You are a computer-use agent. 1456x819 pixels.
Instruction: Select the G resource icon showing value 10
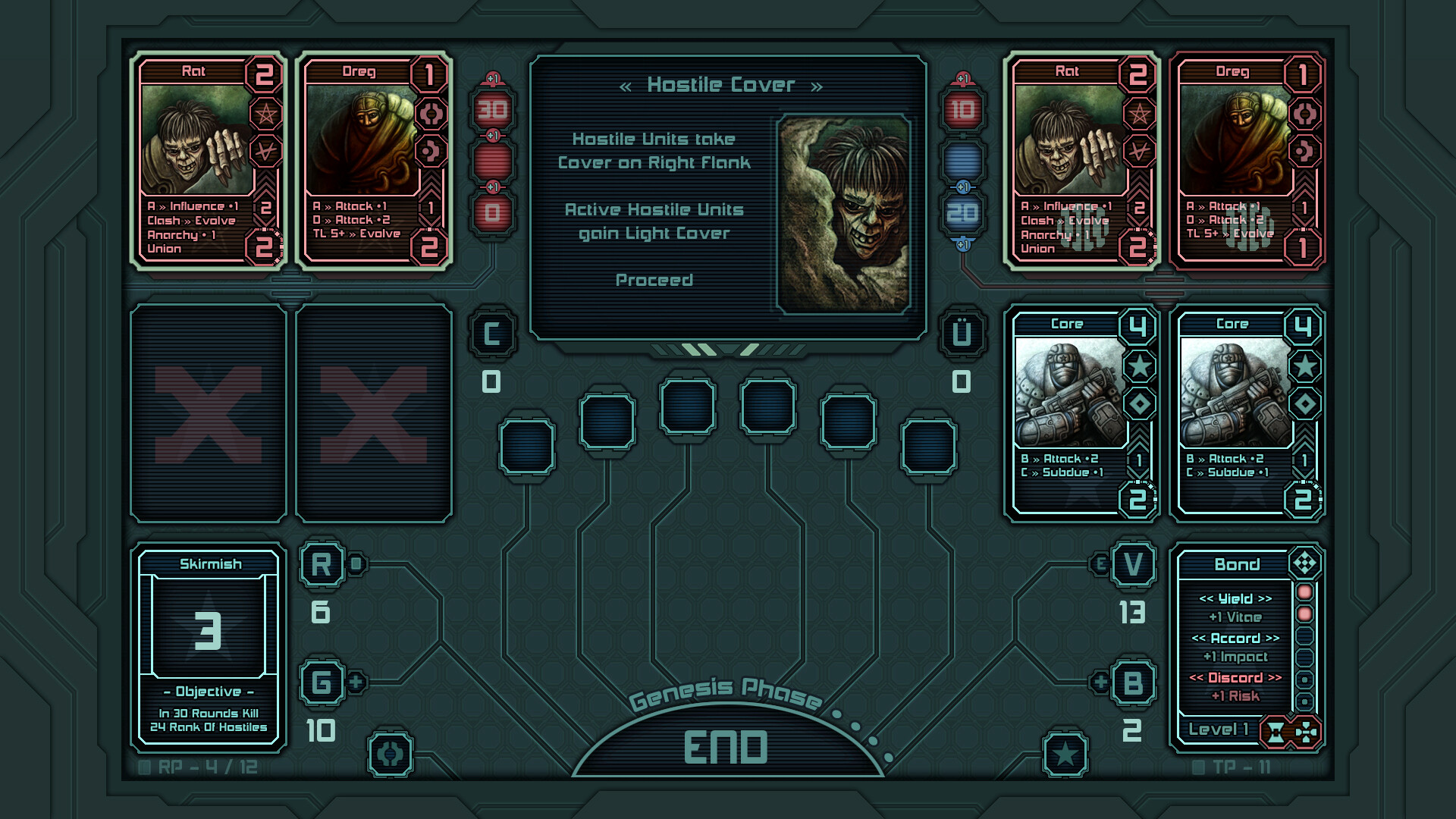tap(322, 680)
